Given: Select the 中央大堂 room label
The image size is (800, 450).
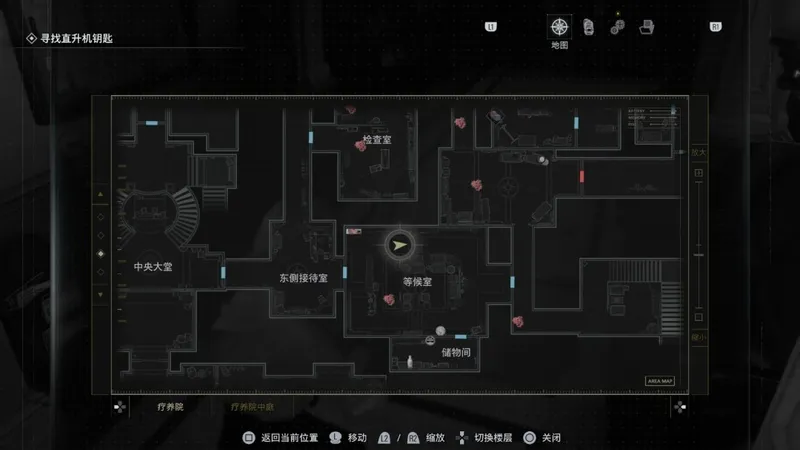Looking at the screenshot, I should [x=153, y=267].
